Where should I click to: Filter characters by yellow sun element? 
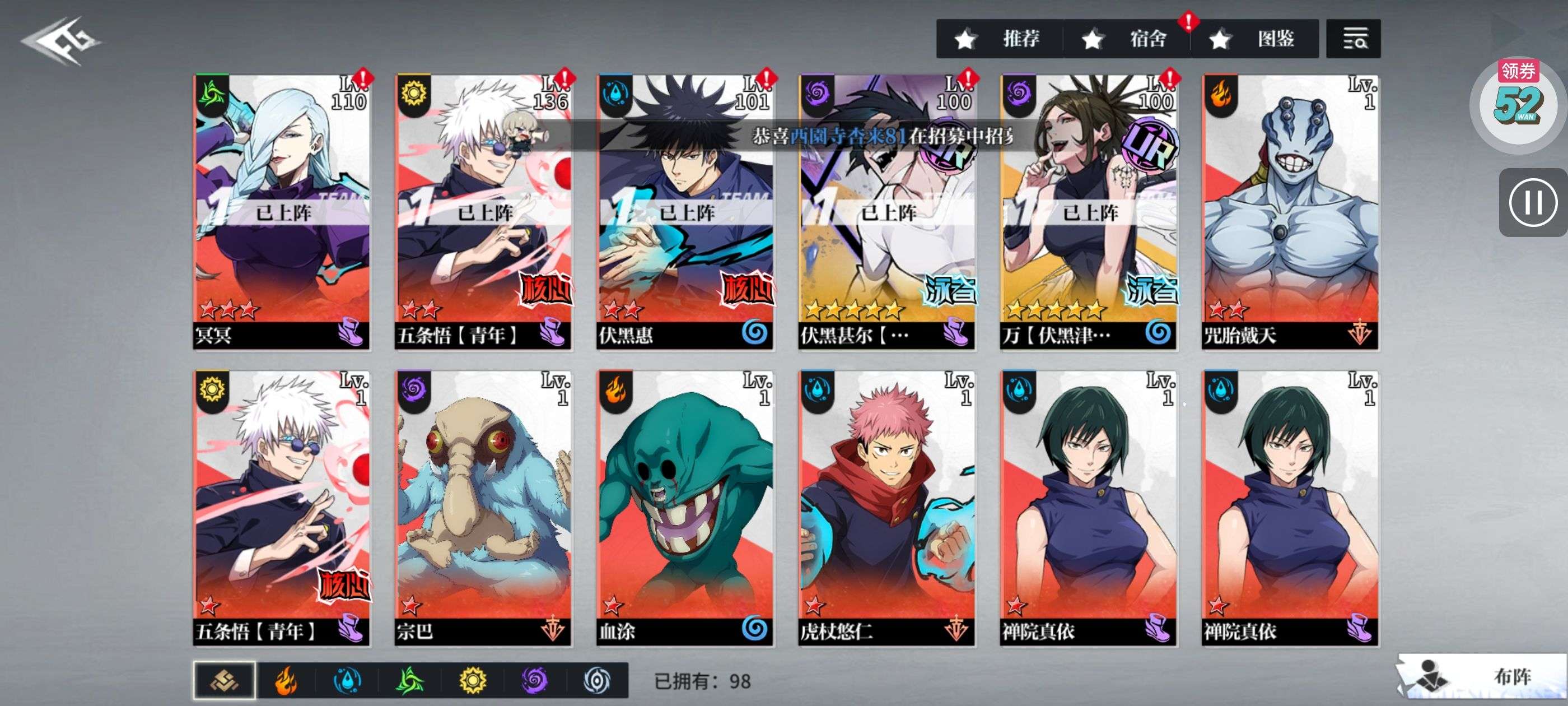(x=472, y=680)
